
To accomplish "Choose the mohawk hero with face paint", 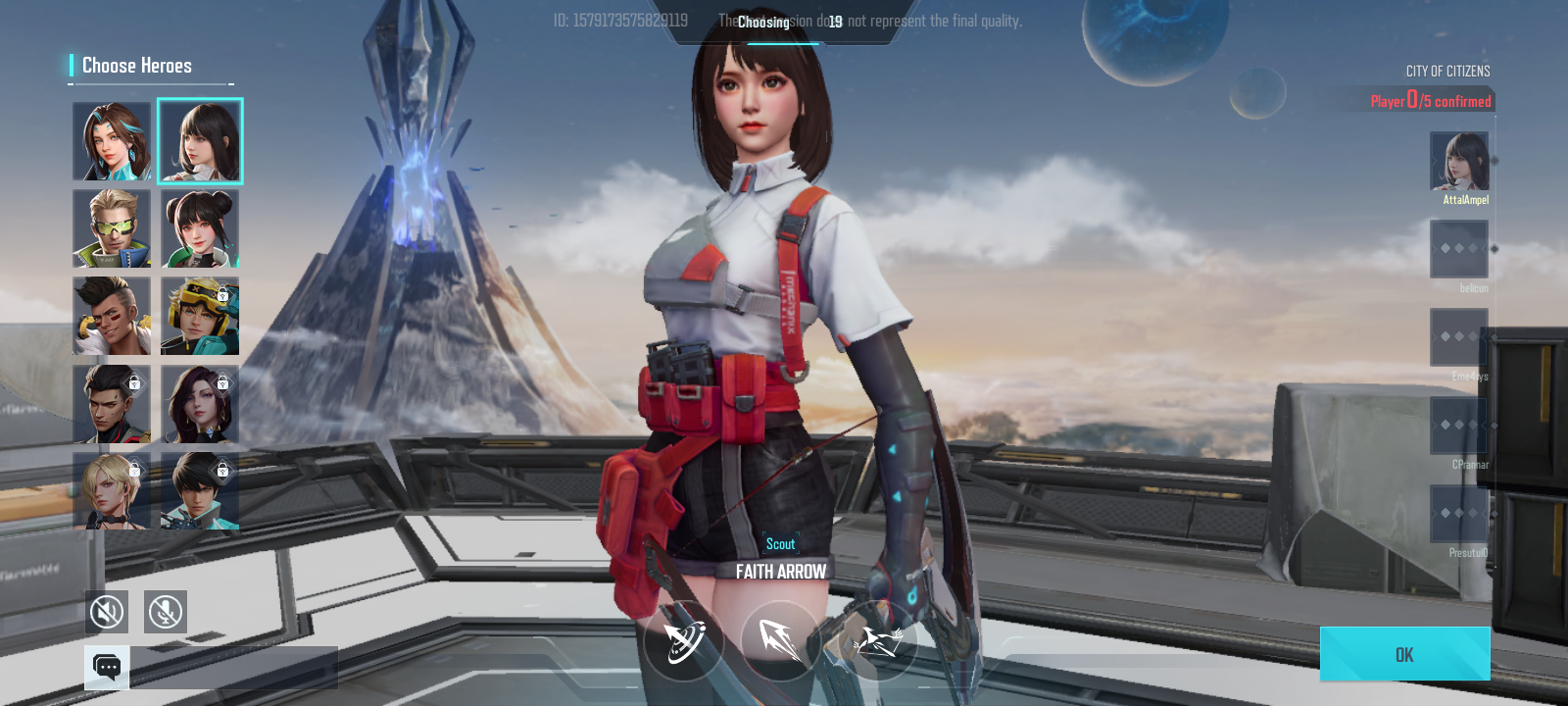I will click(x=112, y=316).
